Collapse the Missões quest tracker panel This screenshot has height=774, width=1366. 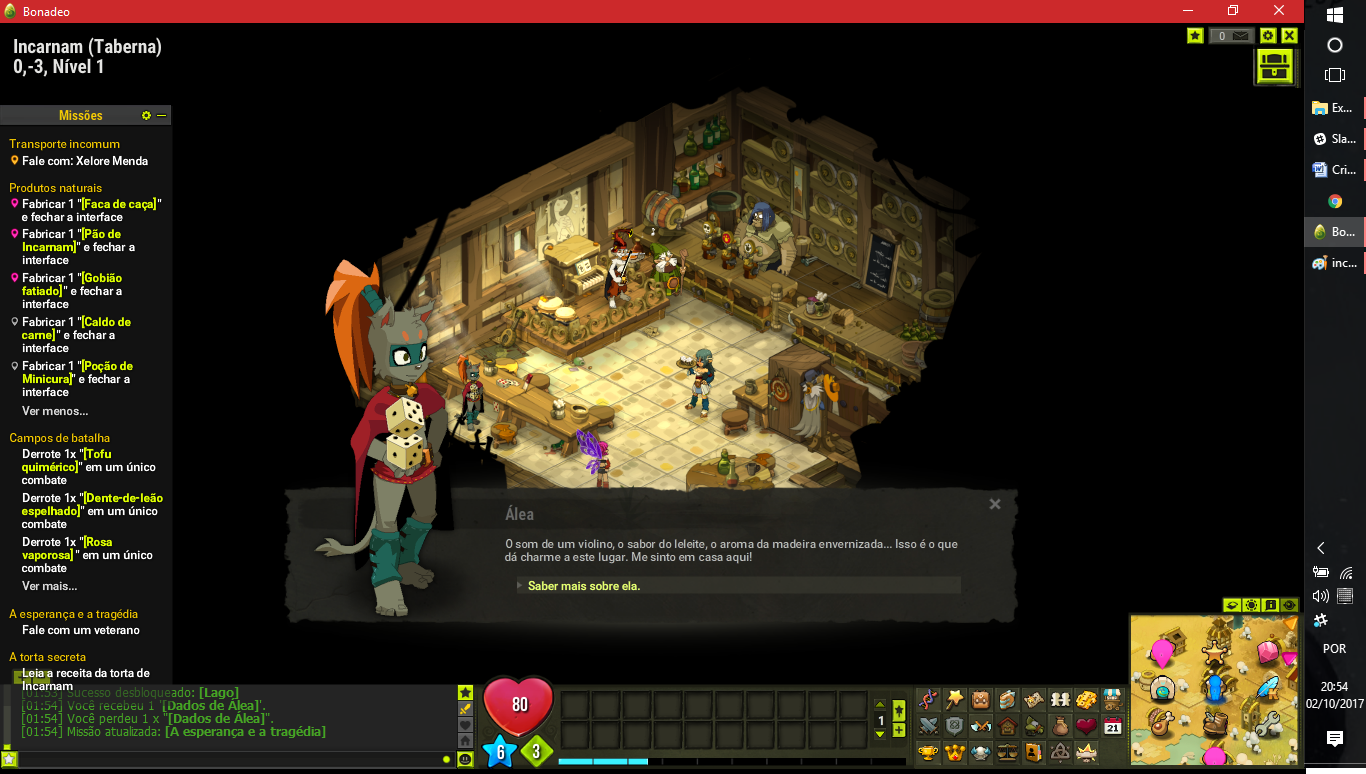(x=162, y=116)
